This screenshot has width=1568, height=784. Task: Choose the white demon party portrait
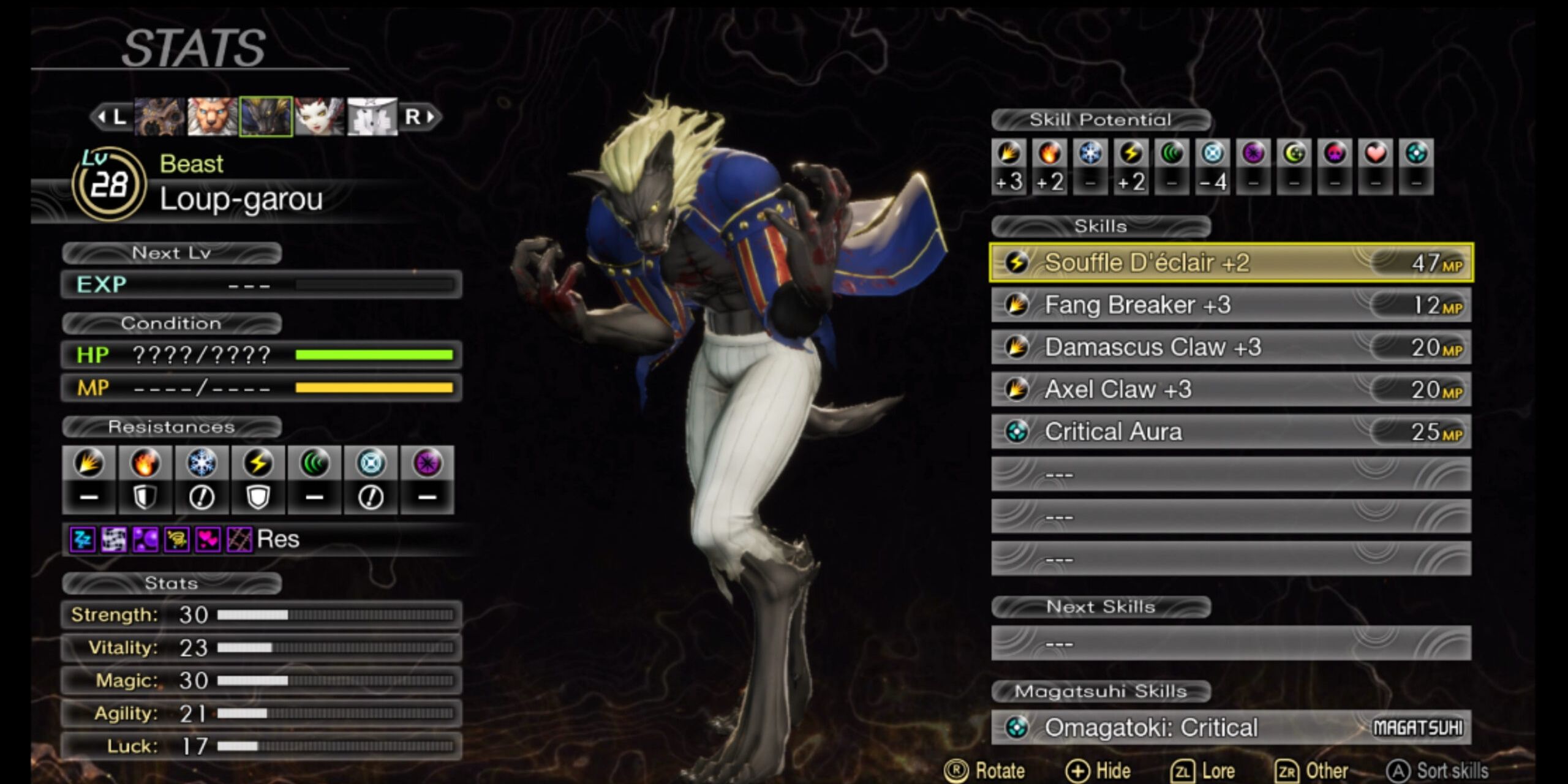[x=372, y=116]
